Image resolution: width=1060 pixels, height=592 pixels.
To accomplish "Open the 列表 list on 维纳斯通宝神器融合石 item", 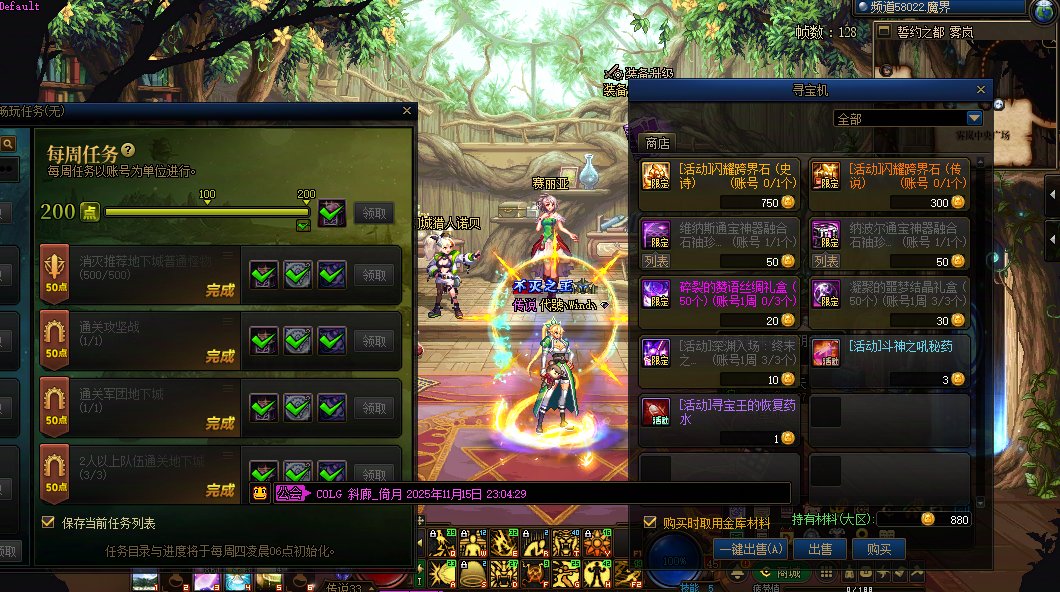I will [x=656, y=261].
